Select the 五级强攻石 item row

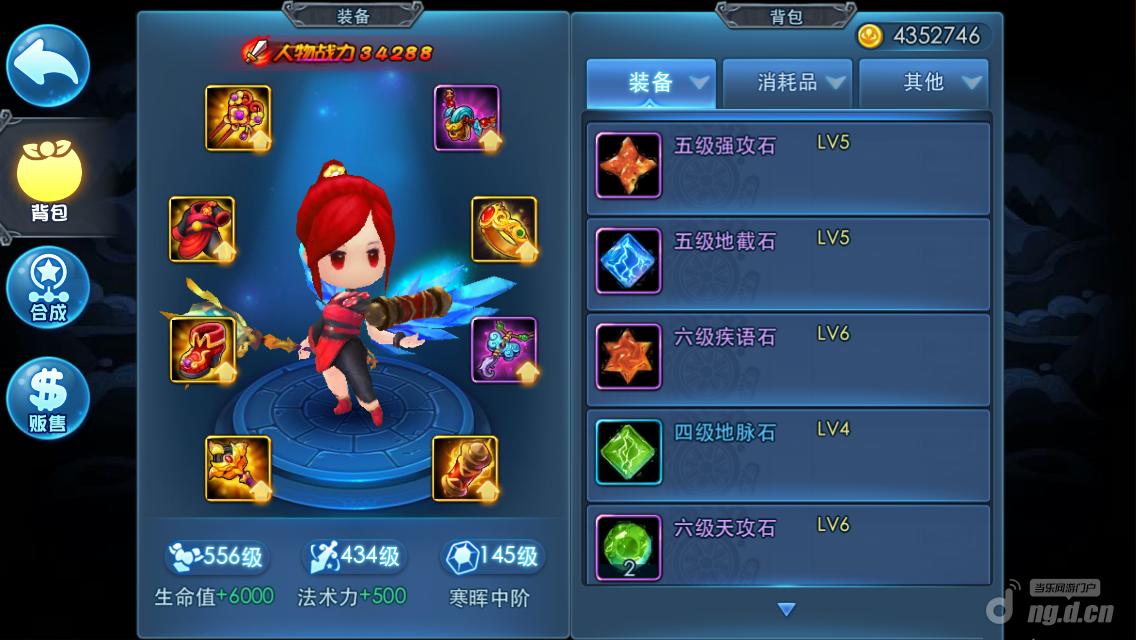(x=788, y=165)
